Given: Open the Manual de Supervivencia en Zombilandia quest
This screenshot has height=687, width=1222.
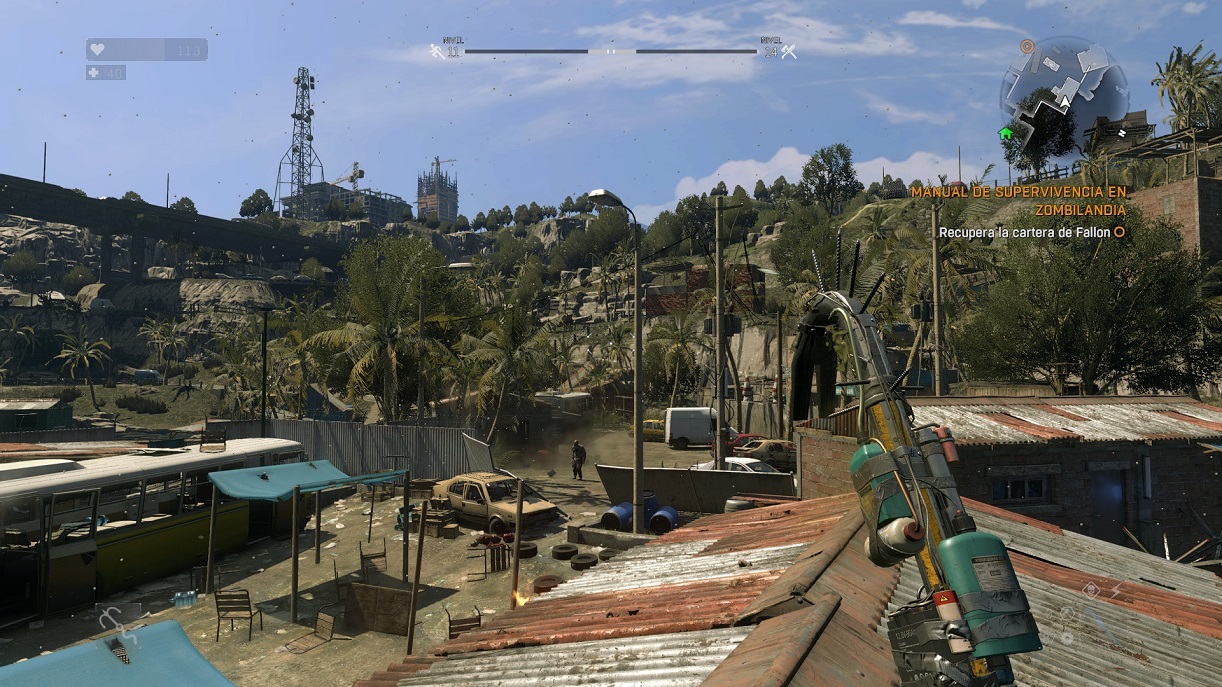Looking at the screenshot, I should (1018, 200).
